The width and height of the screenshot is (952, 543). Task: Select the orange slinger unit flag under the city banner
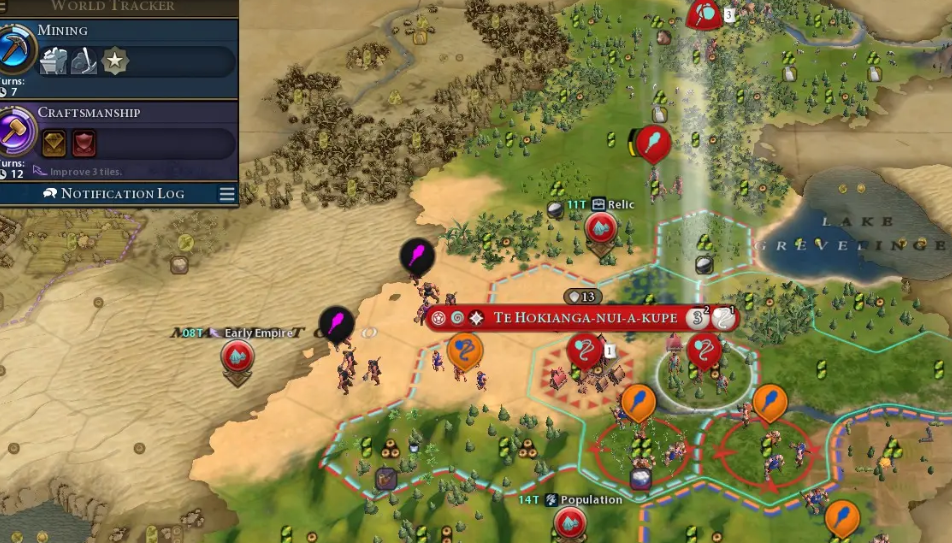click(x=464, y=351)
